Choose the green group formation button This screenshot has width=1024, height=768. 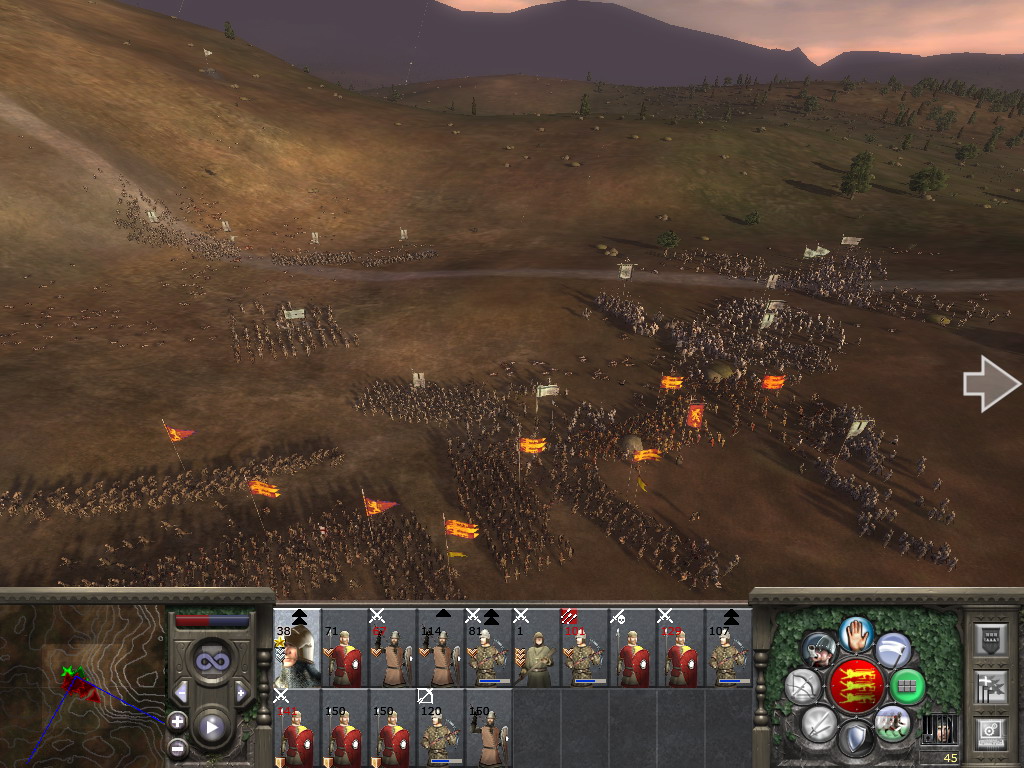(907, 686)
